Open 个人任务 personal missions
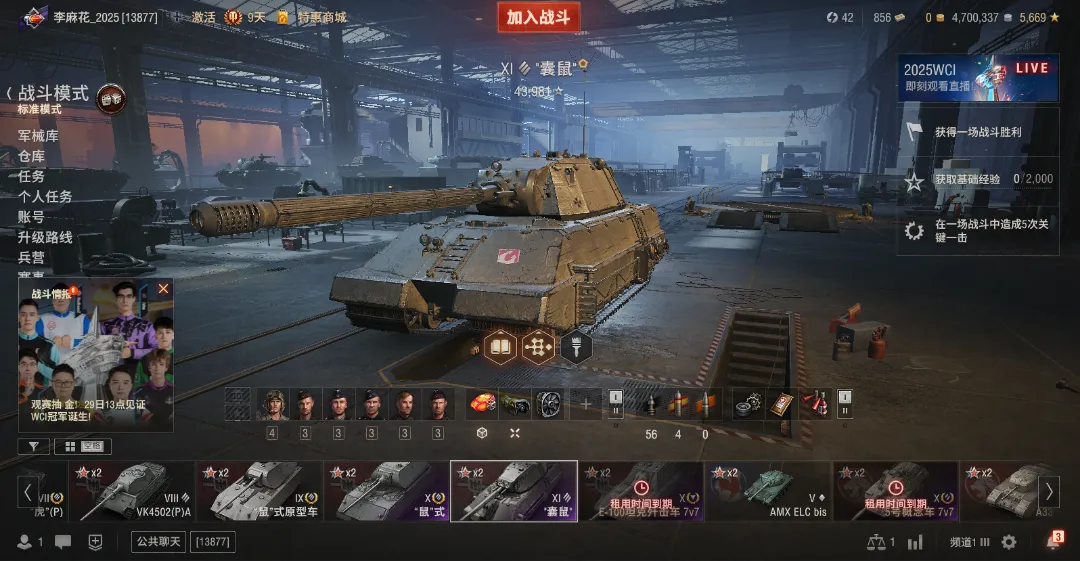Screen dimensions: 1080x561 (45, 197)
